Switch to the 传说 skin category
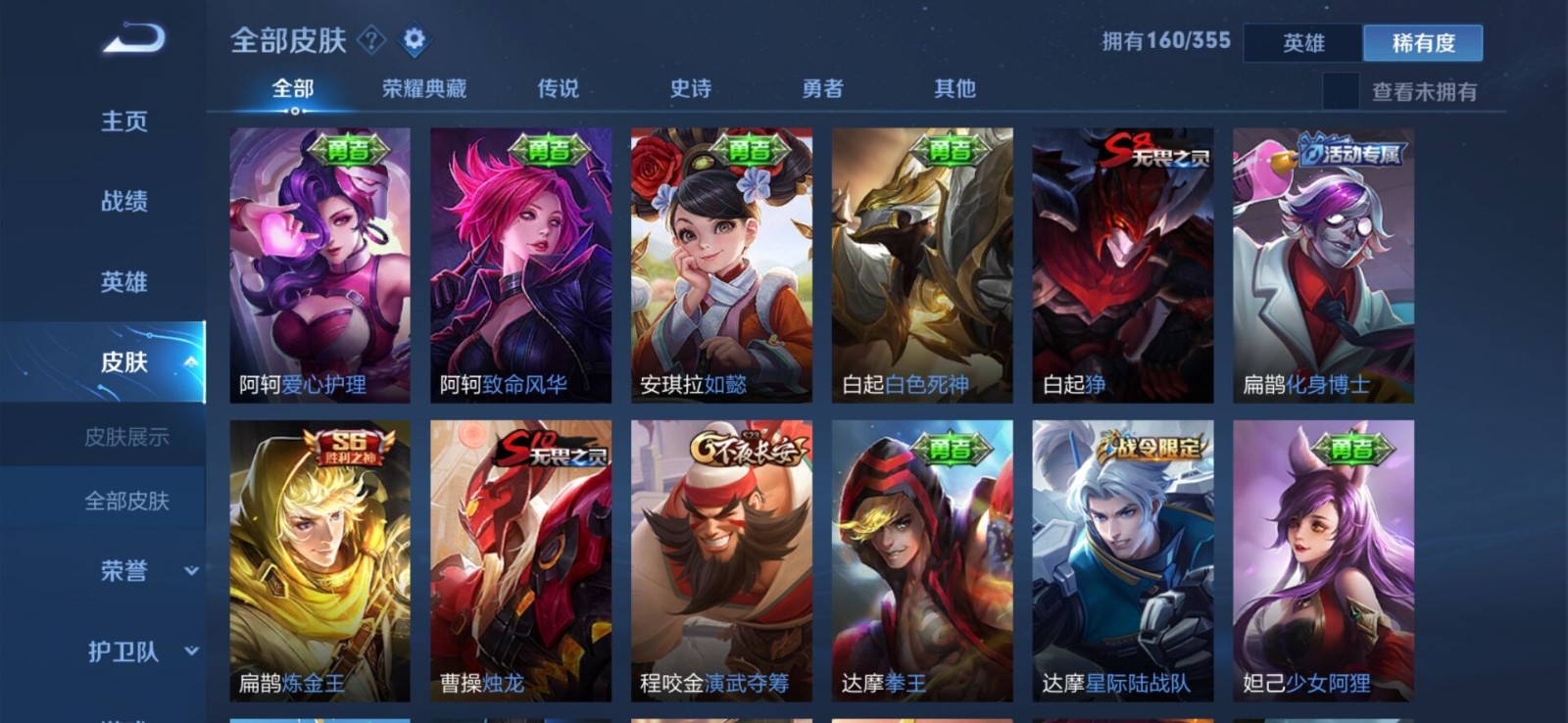This screenshot has height=723, width=1568. click(x=555, y=88)
